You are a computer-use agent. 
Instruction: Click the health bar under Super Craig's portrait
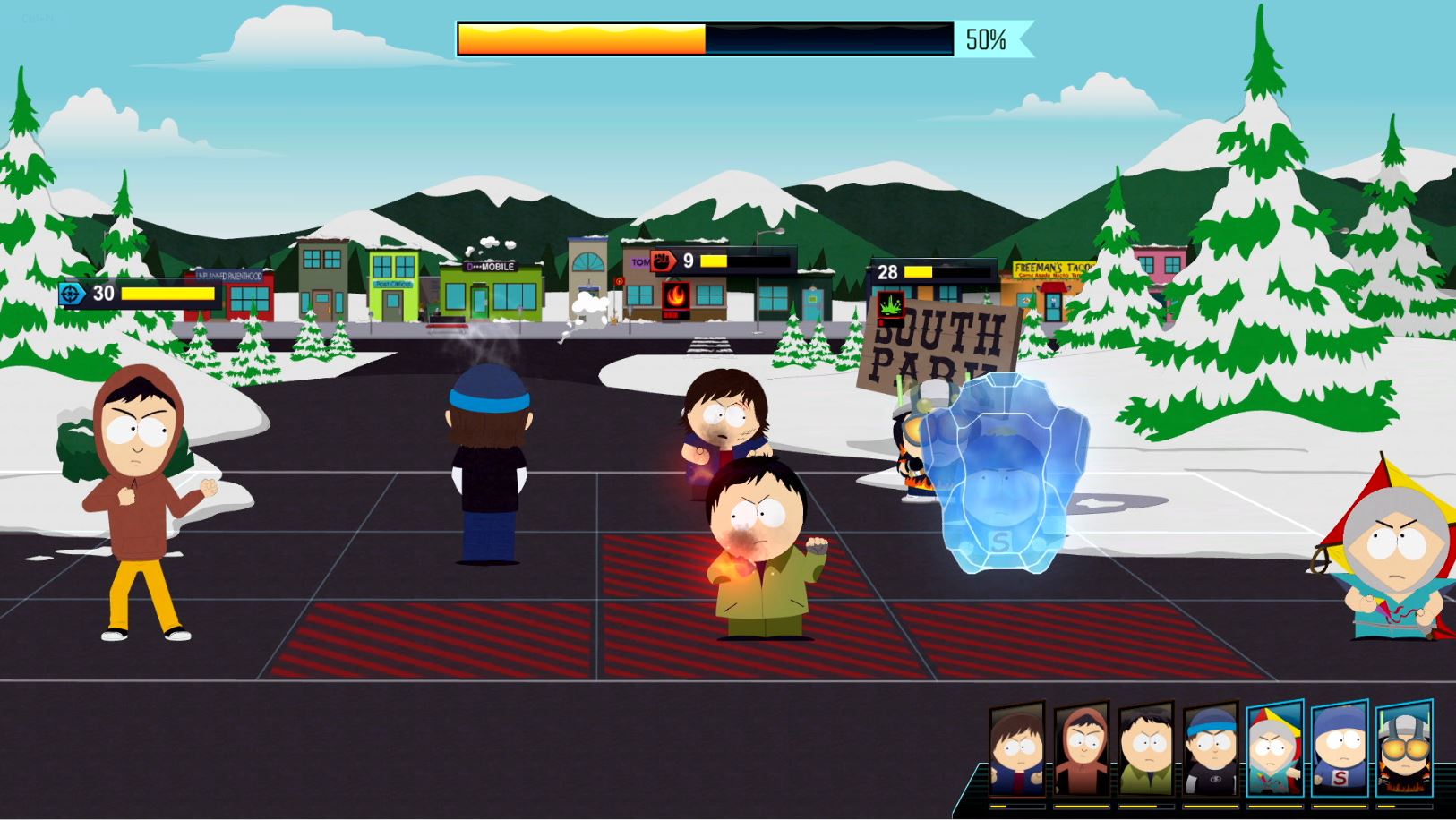tap(1340, 806)
